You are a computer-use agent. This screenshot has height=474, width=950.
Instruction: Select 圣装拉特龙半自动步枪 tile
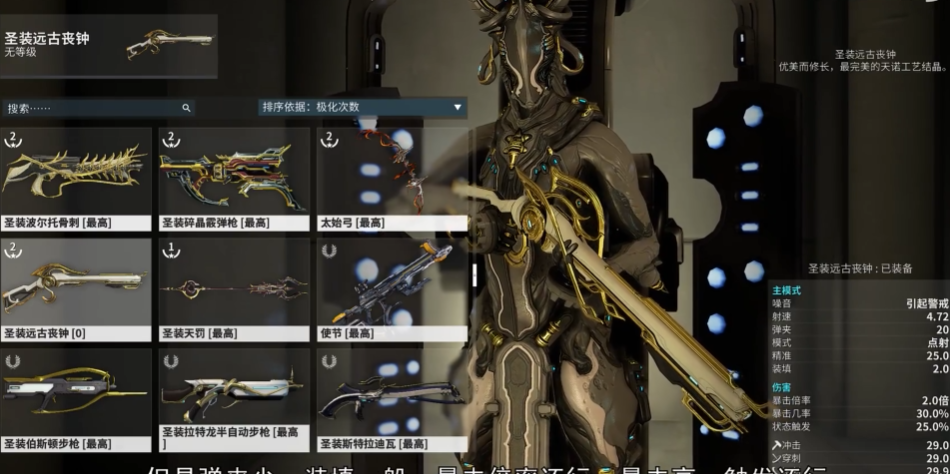pyautogui.click(x=234, y=399)
